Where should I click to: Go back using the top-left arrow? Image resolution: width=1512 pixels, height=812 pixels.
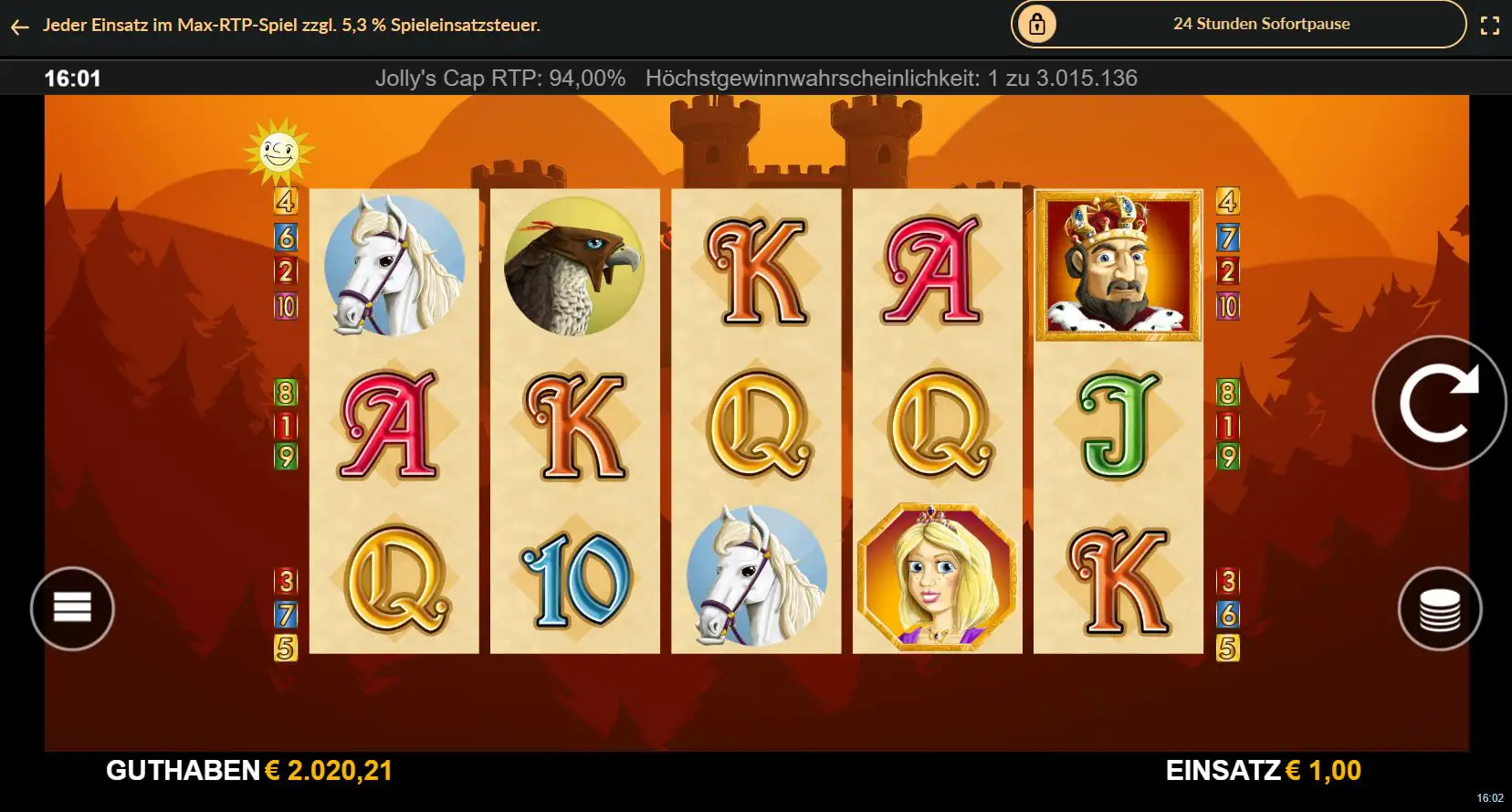point(20,26)
